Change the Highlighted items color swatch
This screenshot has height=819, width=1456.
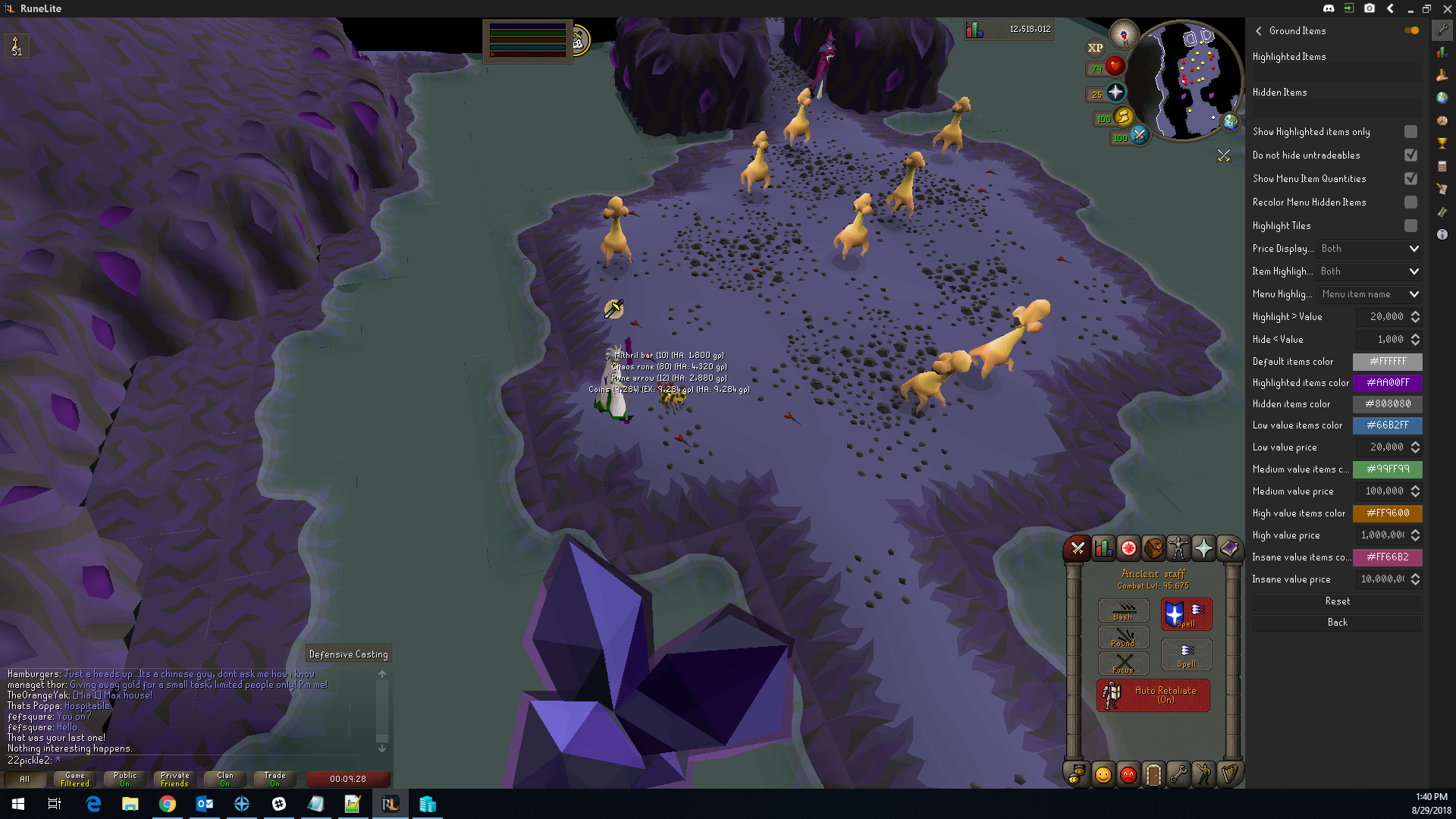(1388, 383)
